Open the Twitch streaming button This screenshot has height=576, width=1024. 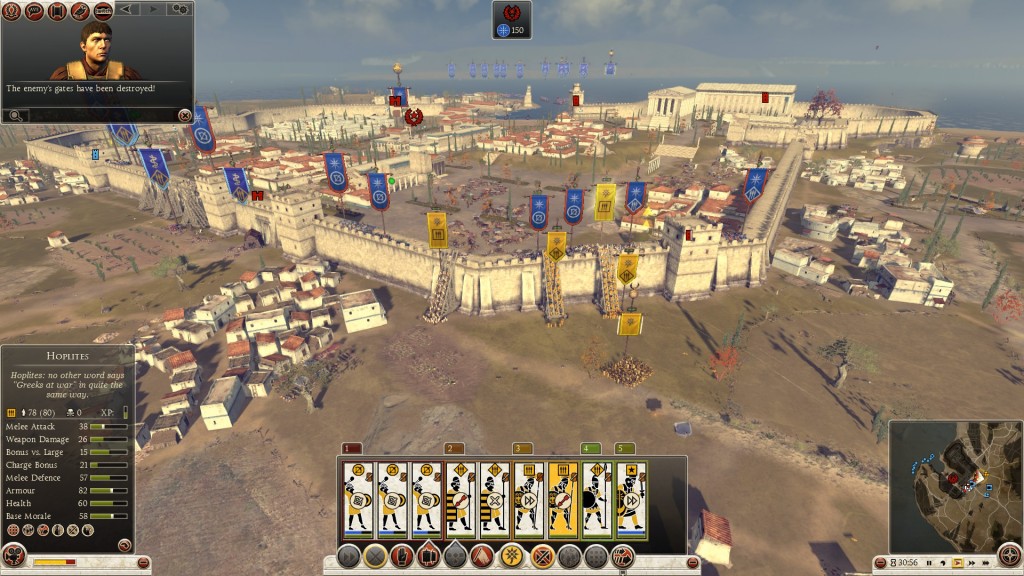point(103,10)
